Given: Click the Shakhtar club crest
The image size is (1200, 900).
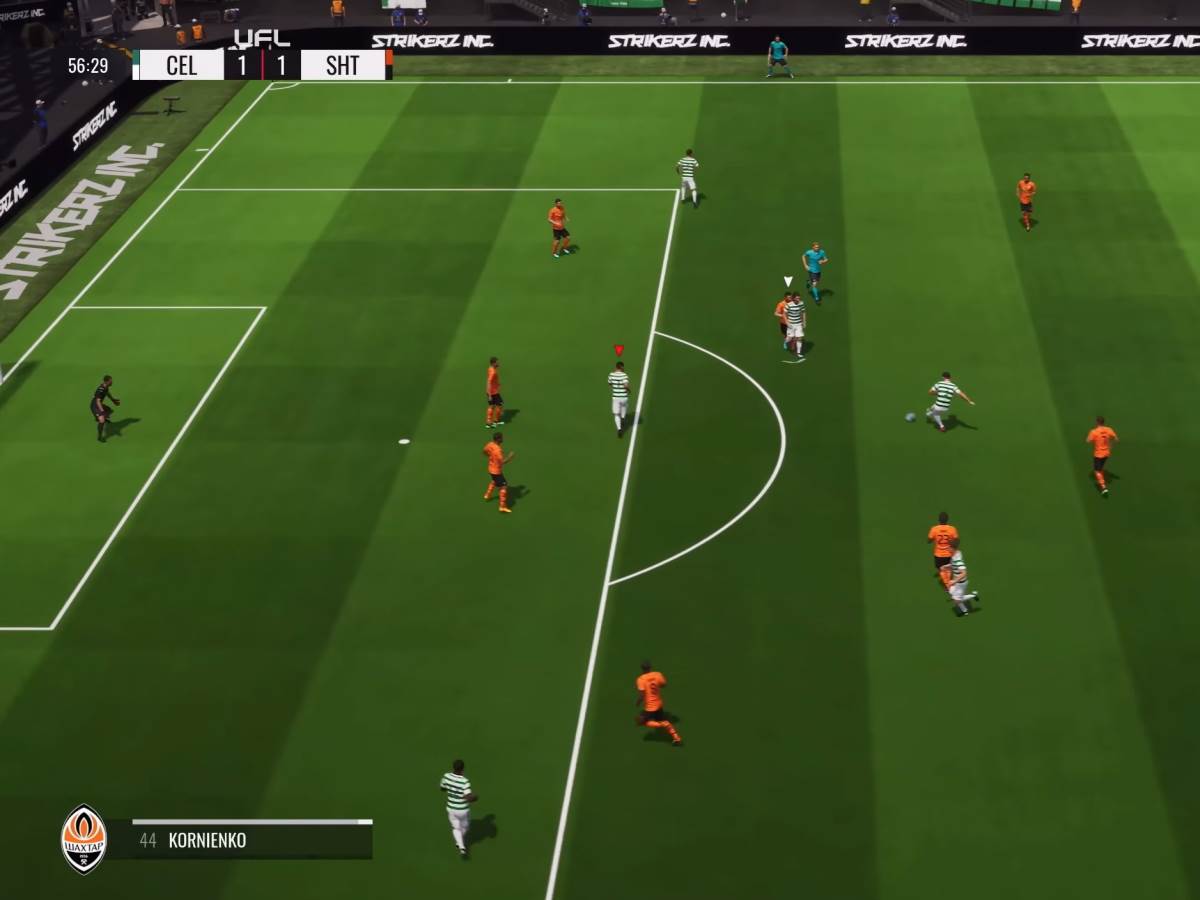Looking at the screenshot, I should [84, 839].
